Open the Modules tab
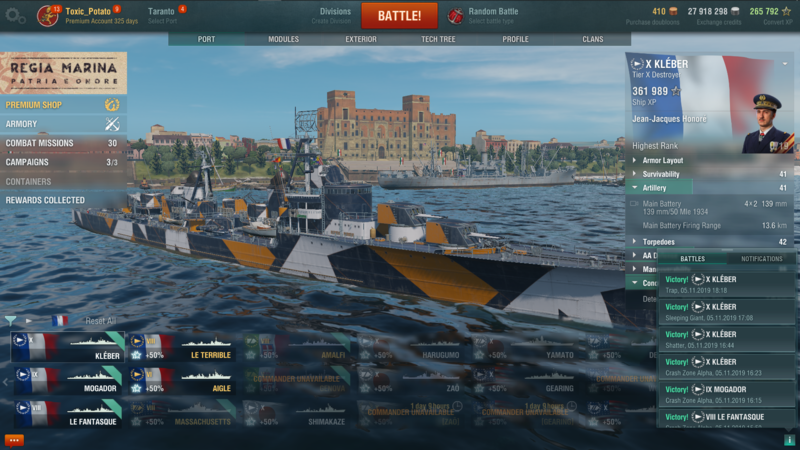The height and width of the screenshot is (450, 800). click(x=284, y=39)
